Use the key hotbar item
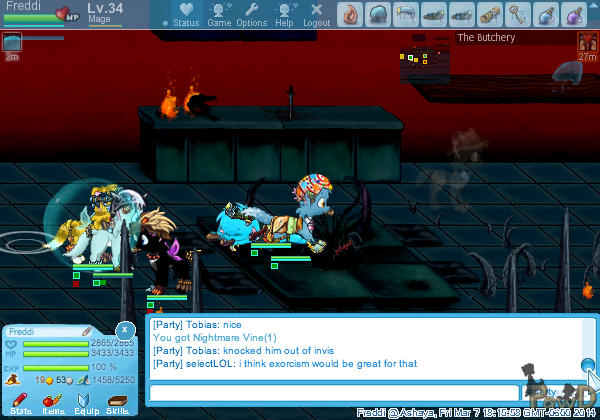 (x=518, y=14)
